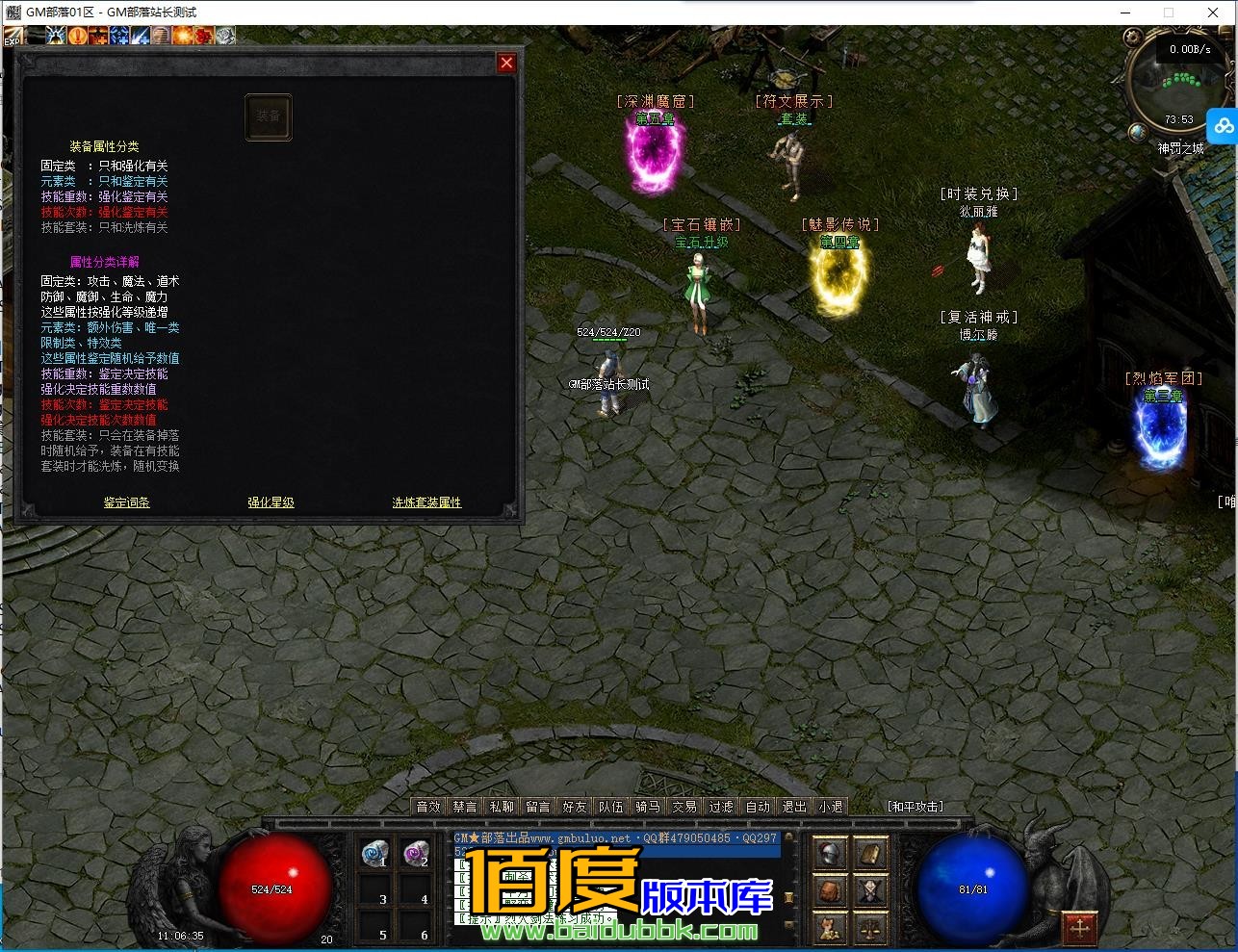Open the 鉴定词条 link
Image resolution: width=1238 pixels, height=952 pixels.
[127, 502]
